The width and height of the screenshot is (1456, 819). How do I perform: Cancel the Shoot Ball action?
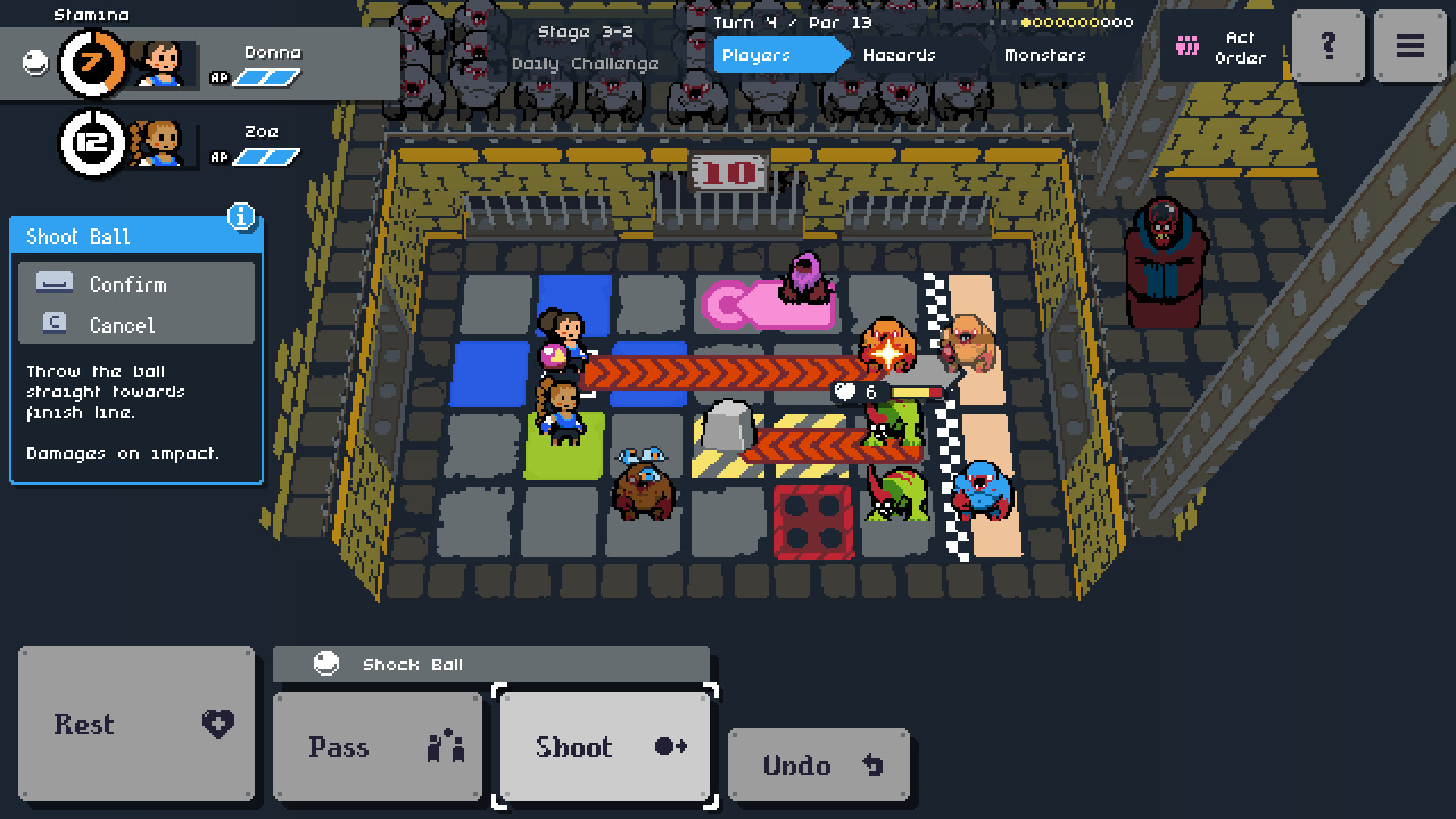coord(121,325)
